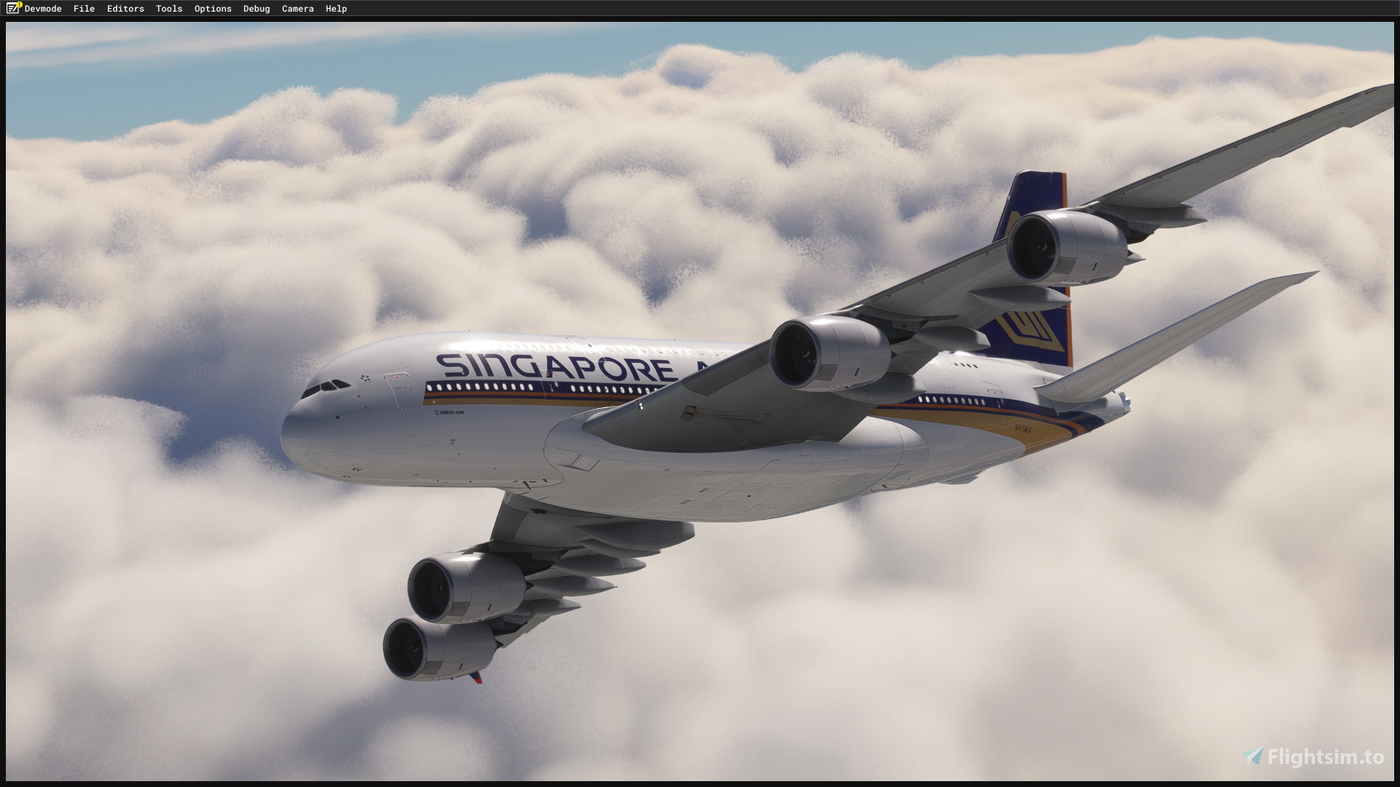The image size is (1400, 787).
Task: Access developer tools through the Tools menu
Action: pos(167,8)
